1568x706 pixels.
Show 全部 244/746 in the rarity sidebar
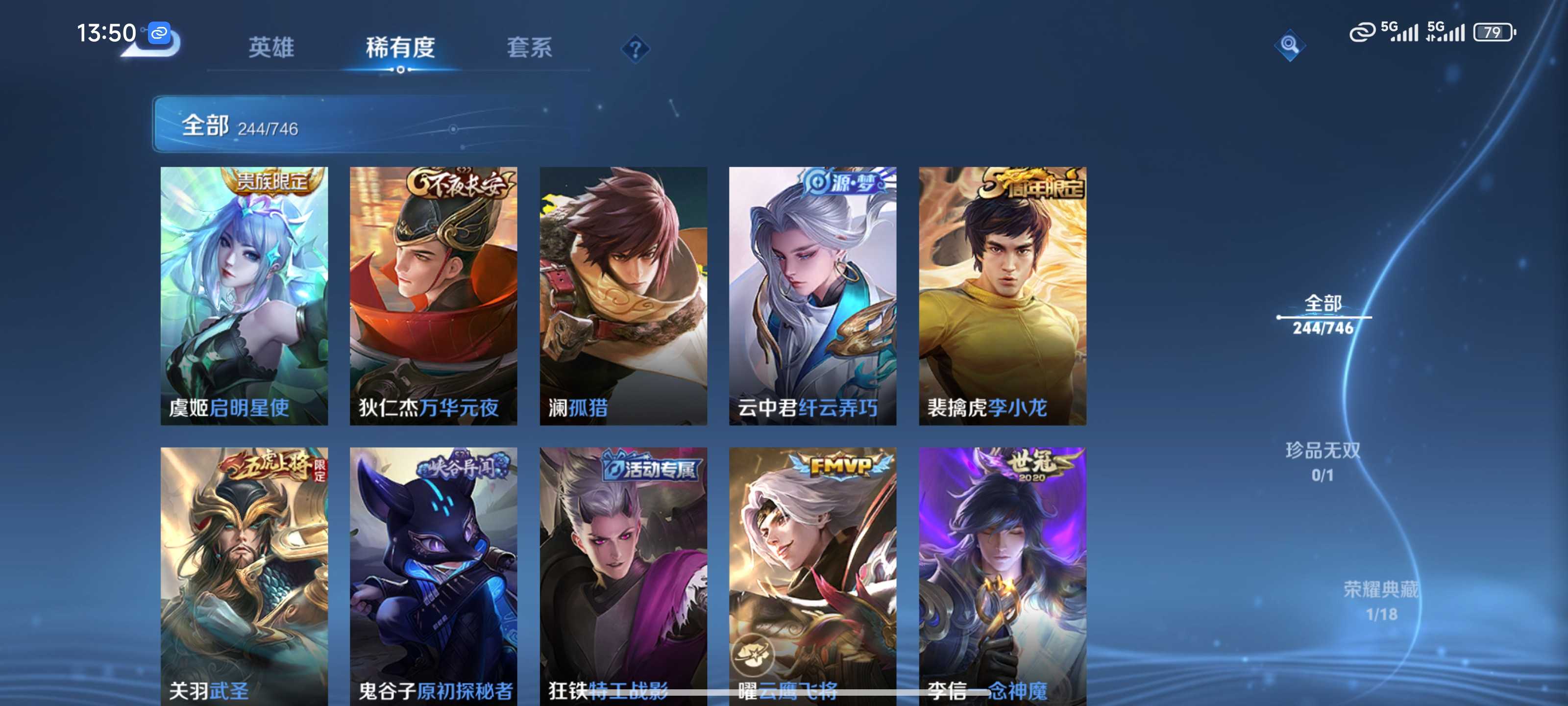1323,314
